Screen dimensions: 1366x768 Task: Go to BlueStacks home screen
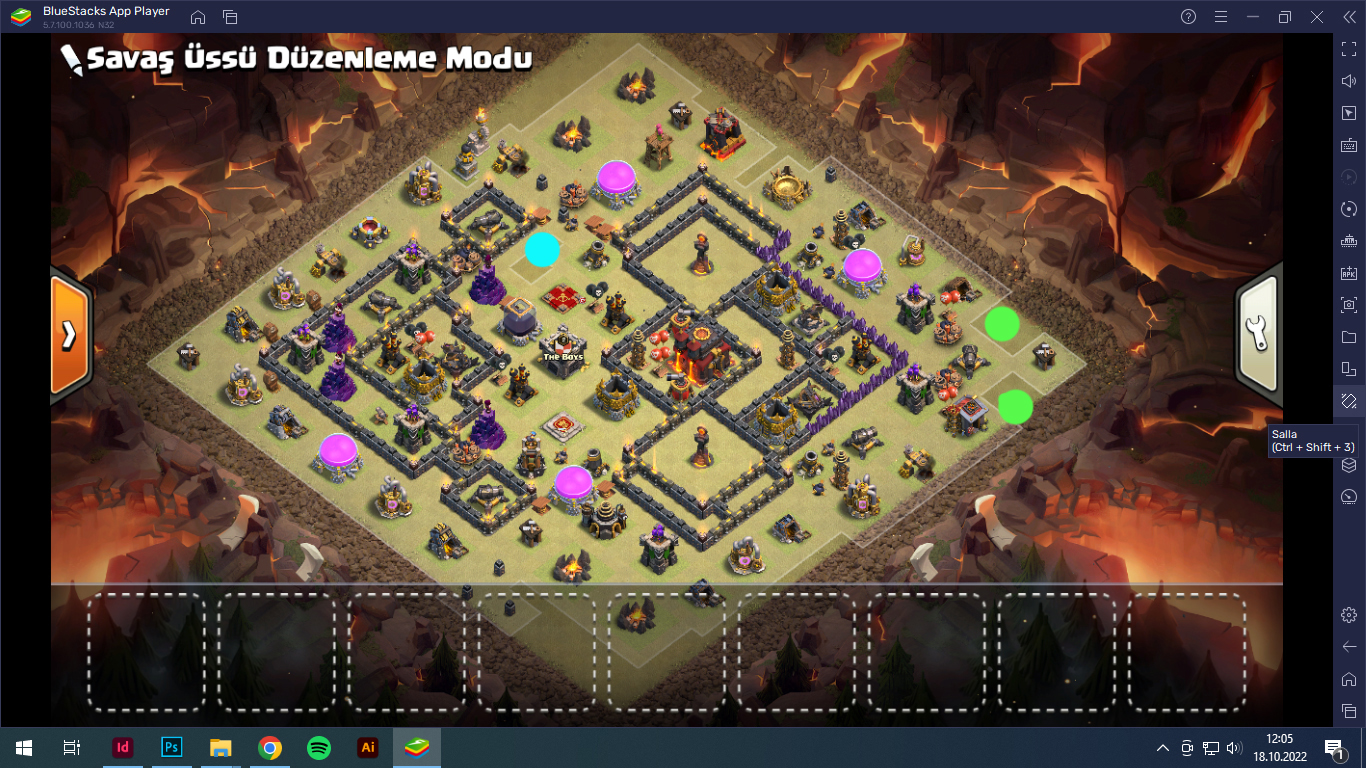(198, 17)
